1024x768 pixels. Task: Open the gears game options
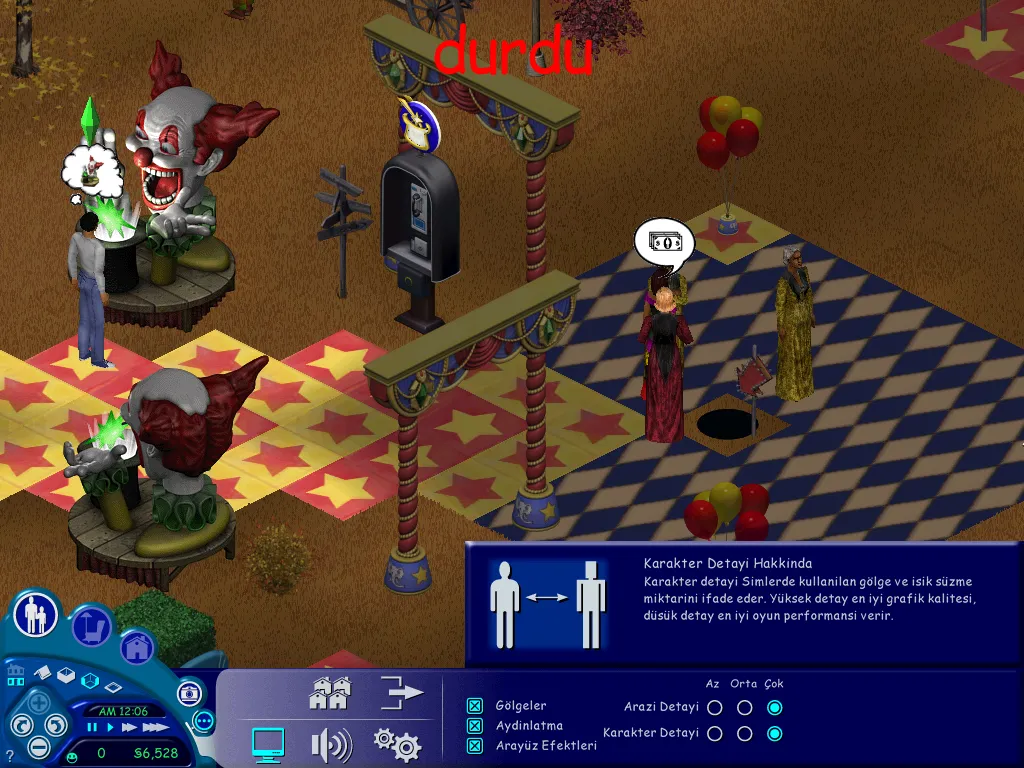click(396, 744)
